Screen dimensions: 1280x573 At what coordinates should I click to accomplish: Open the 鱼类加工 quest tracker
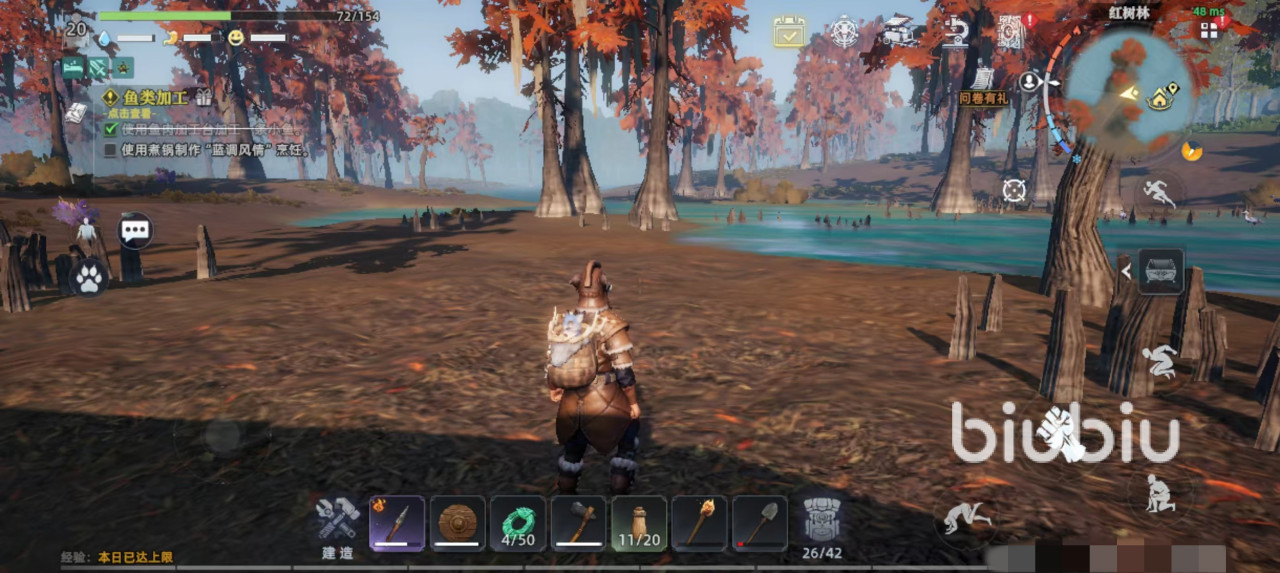click(152, 98)
